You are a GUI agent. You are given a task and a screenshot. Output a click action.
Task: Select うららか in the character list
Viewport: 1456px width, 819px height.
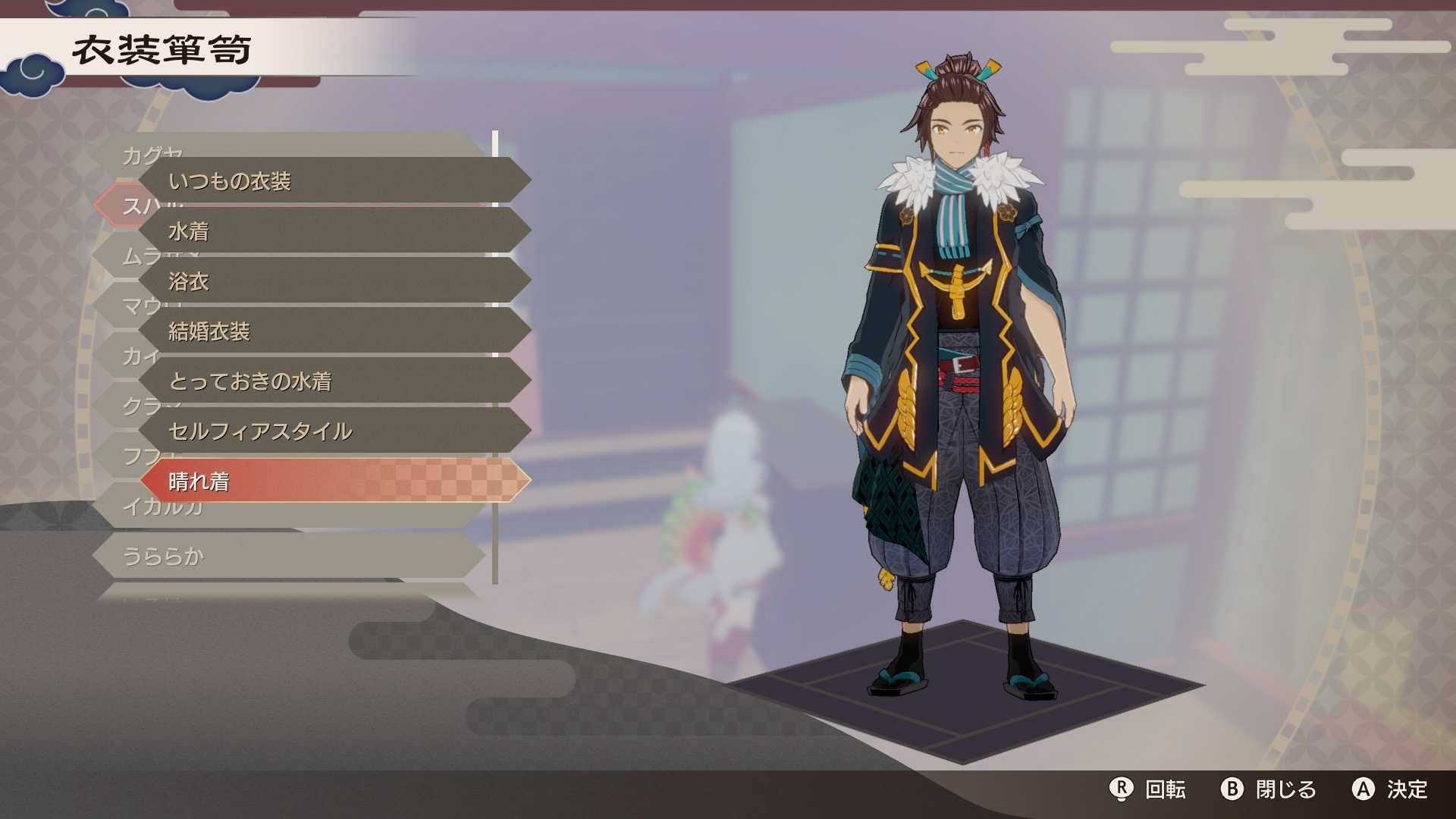288,557
